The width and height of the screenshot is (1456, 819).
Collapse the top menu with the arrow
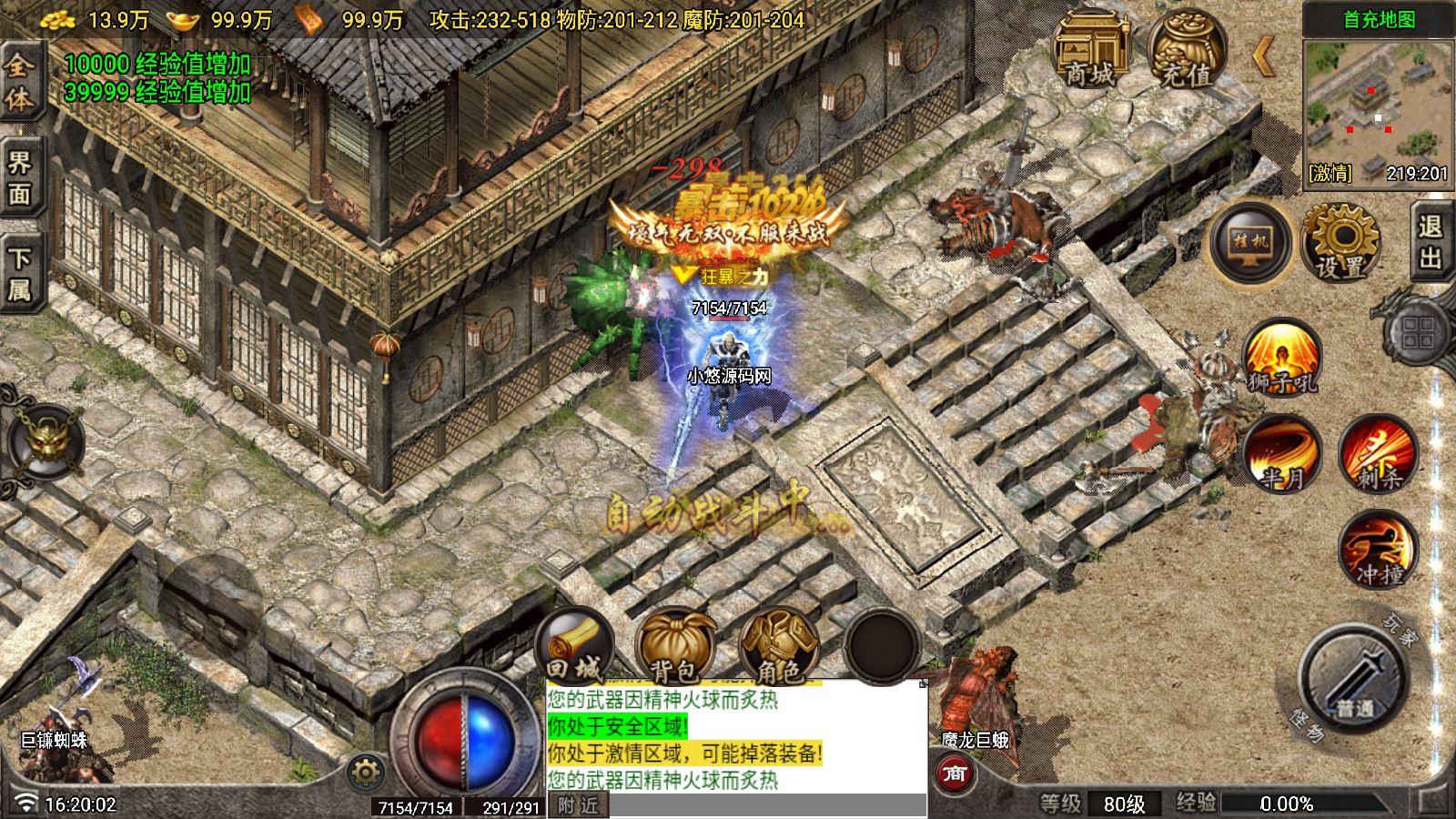pyautogui.click(x=1264, y=56)
